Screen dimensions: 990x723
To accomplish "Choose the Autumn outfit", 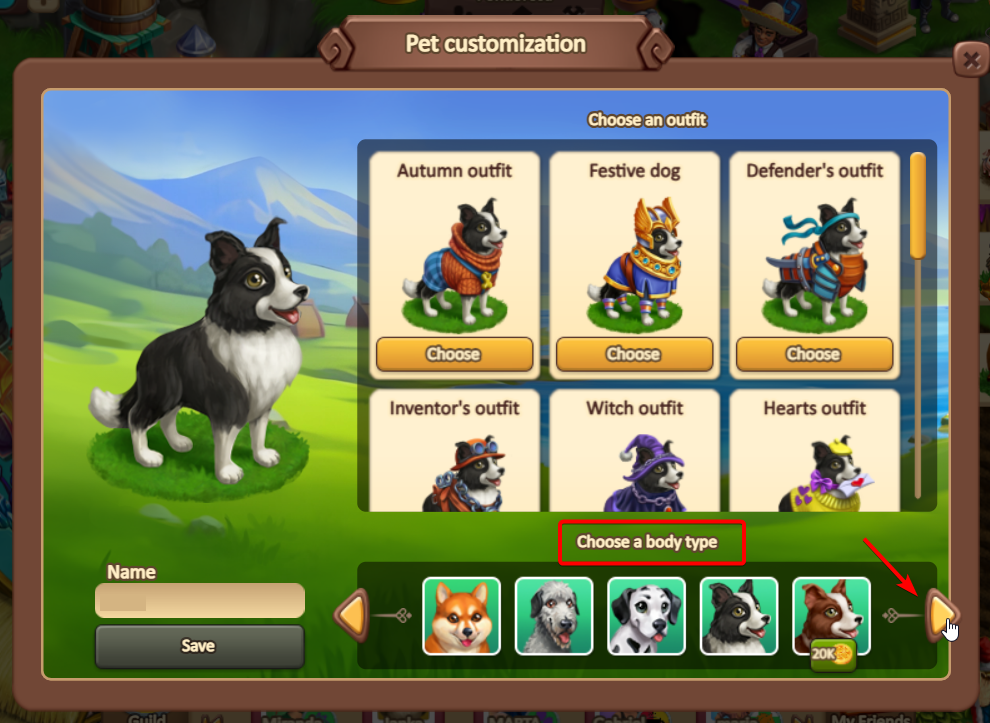I will point(454,354).
